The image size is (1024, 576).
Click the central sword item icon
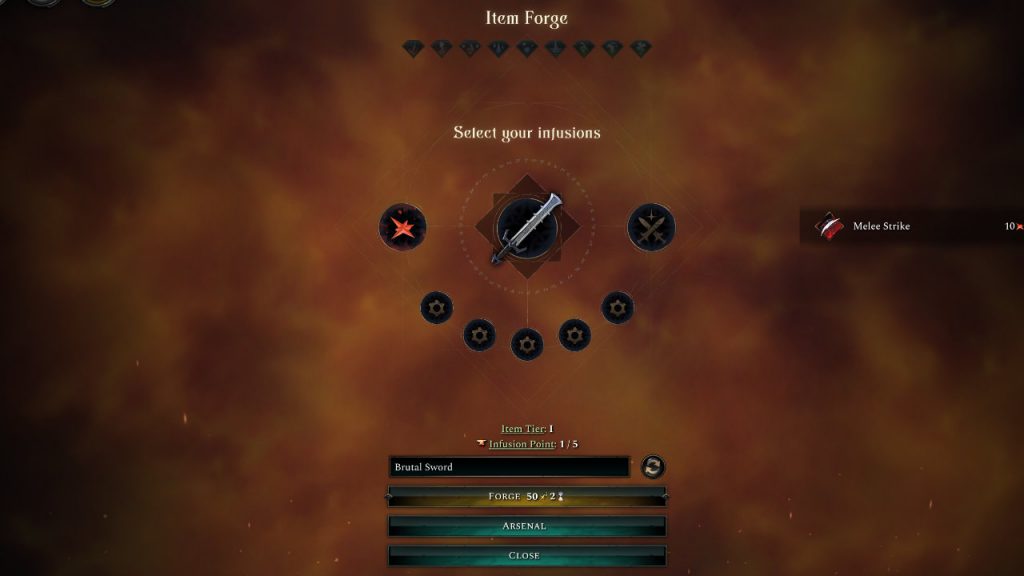(x=527, y=228)
